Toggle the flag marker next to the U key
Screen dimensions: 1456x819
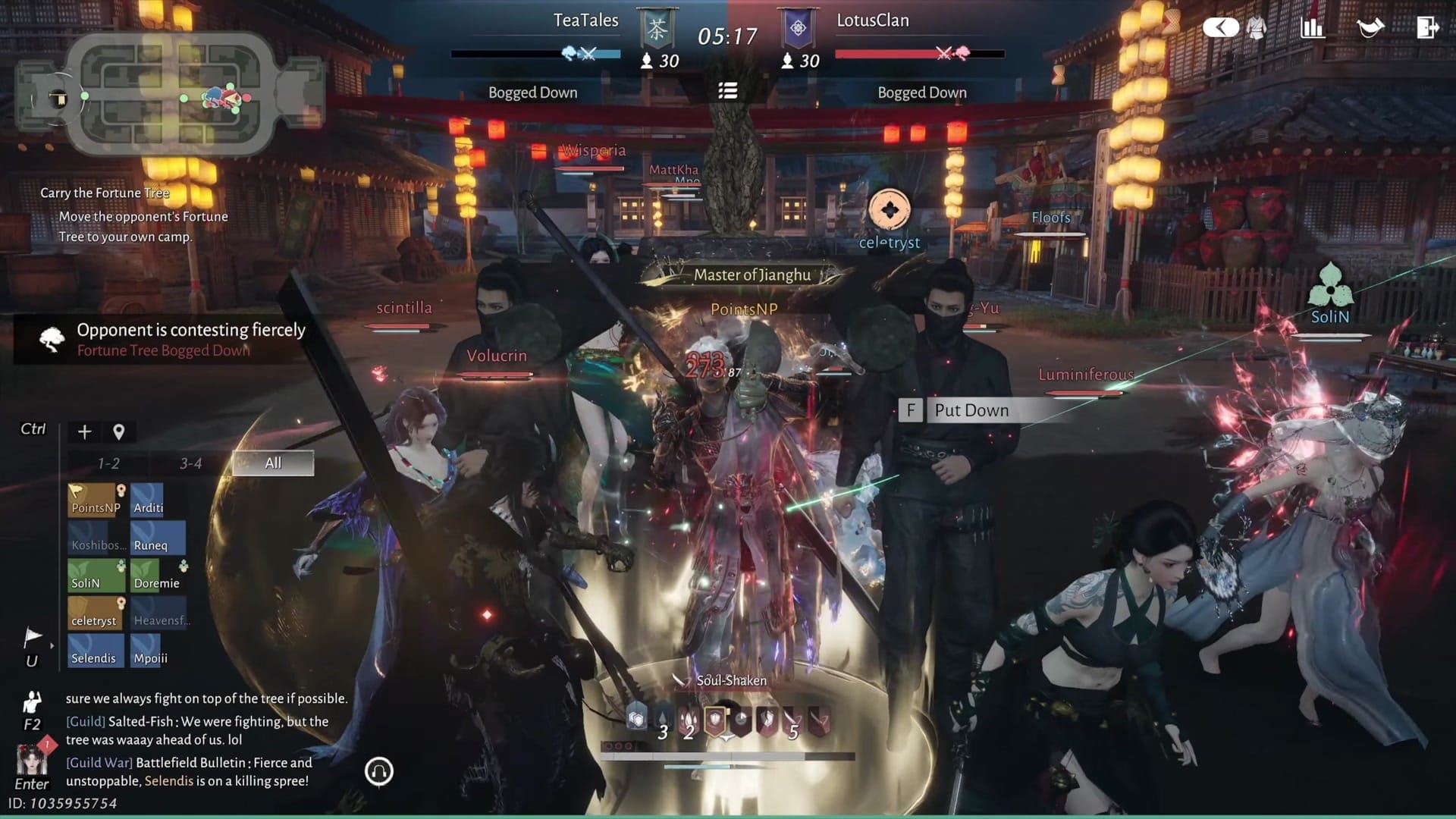coord(32,637)
